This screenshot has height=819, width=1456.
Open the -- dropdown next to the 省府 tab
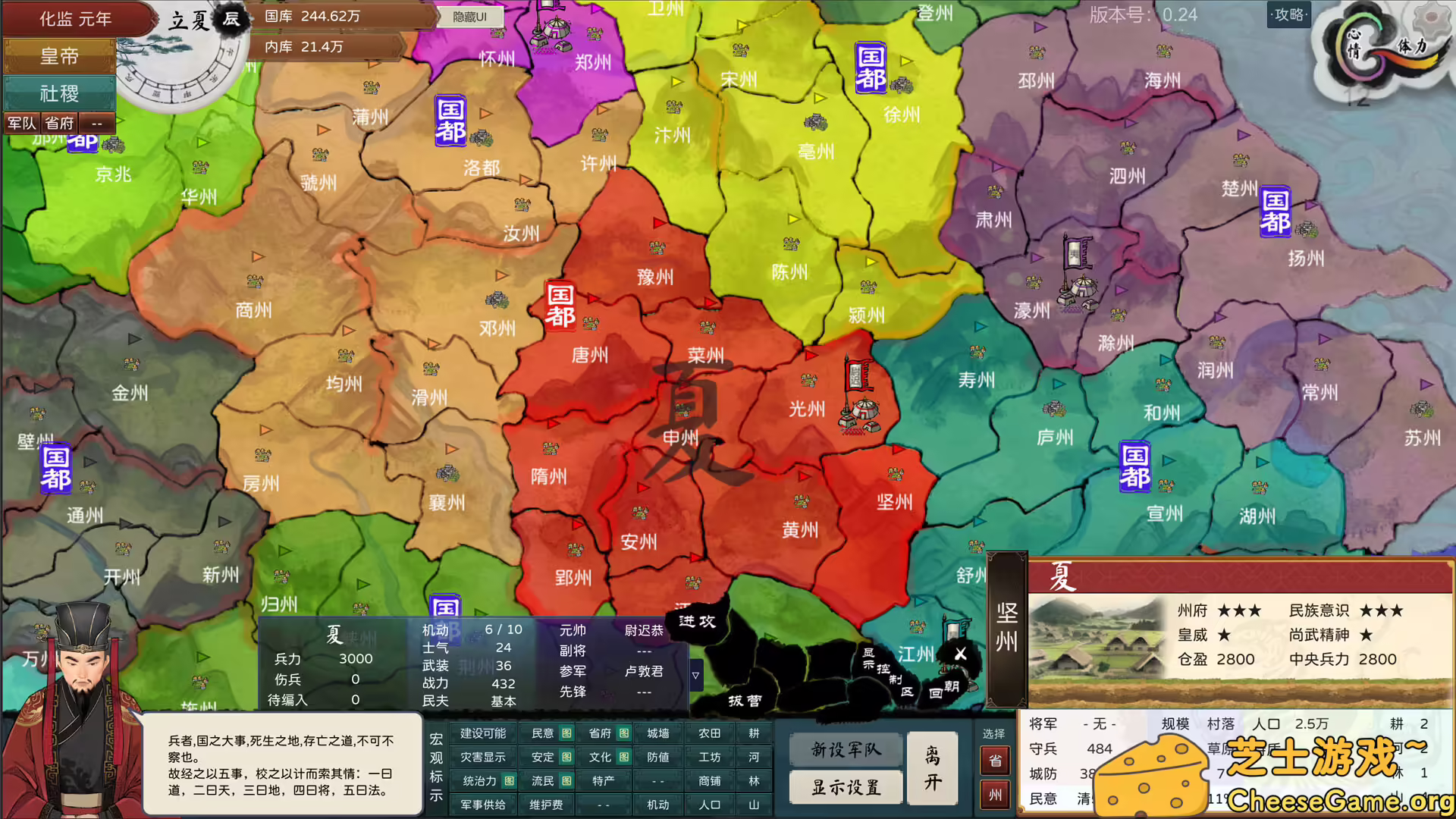point(96,123)
